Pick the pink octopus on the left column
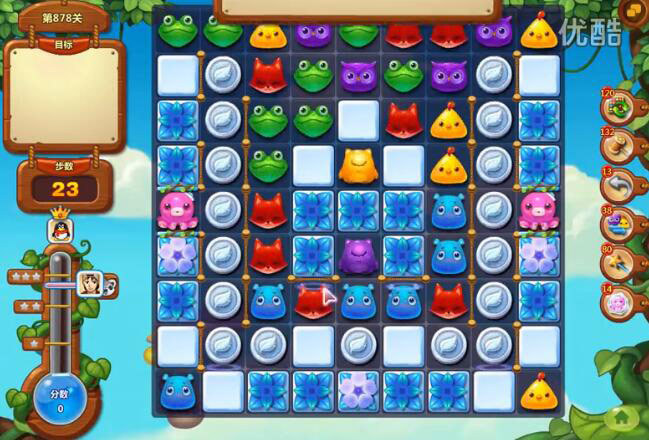 [177, 210]
